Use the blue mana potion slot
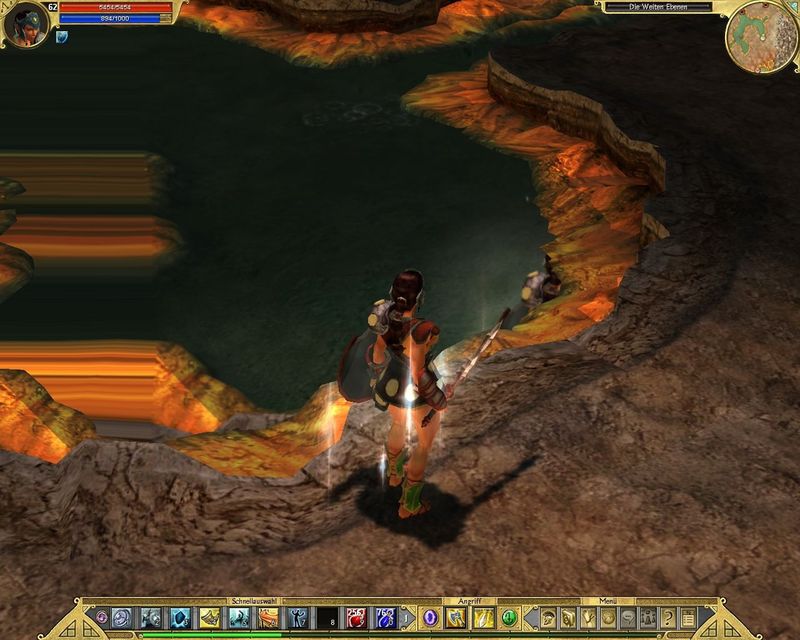The image size is (800, 640). (385, 618)
